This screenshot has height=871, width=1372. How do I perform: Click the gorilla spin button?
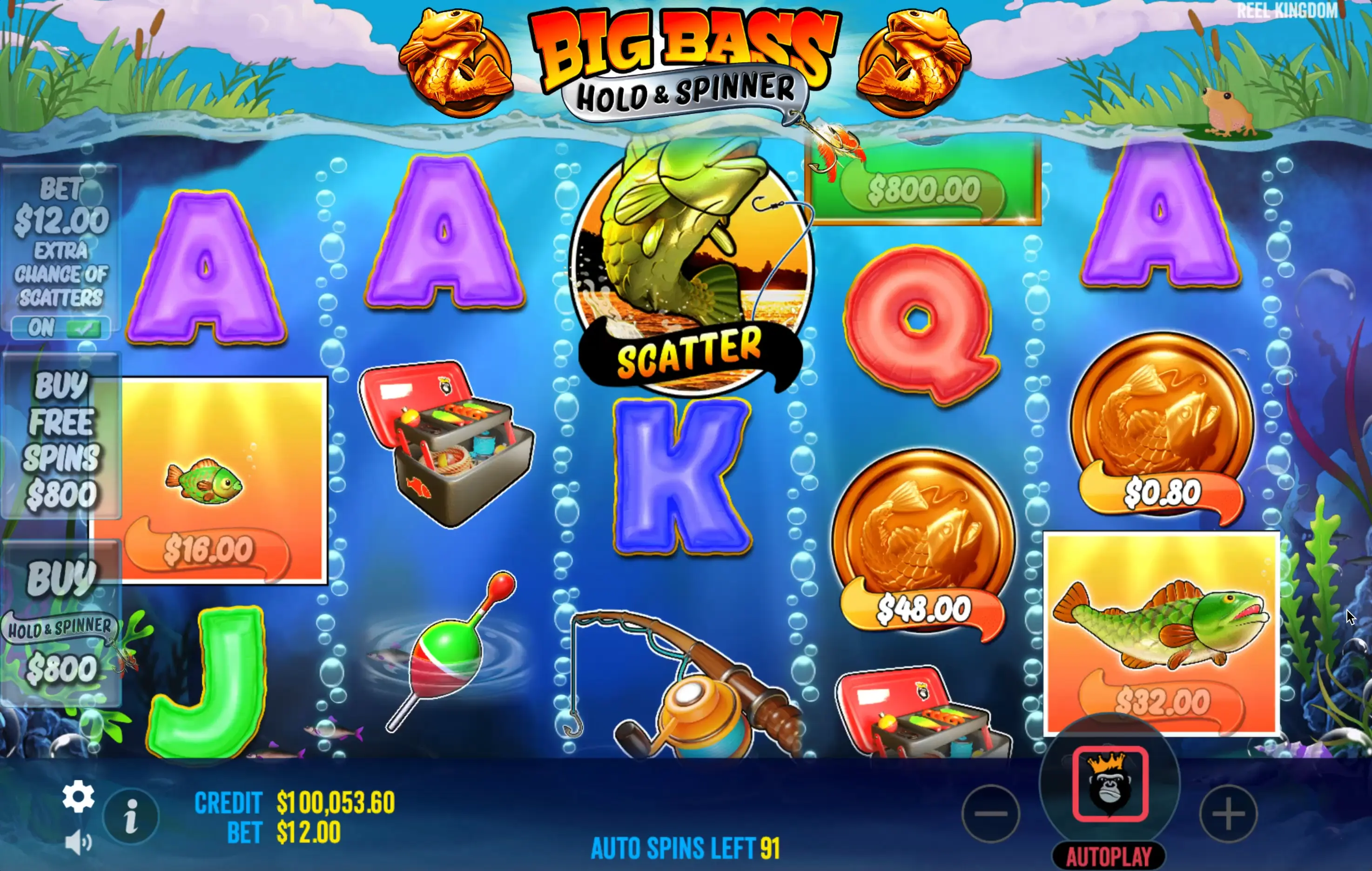coord(1110,783)
